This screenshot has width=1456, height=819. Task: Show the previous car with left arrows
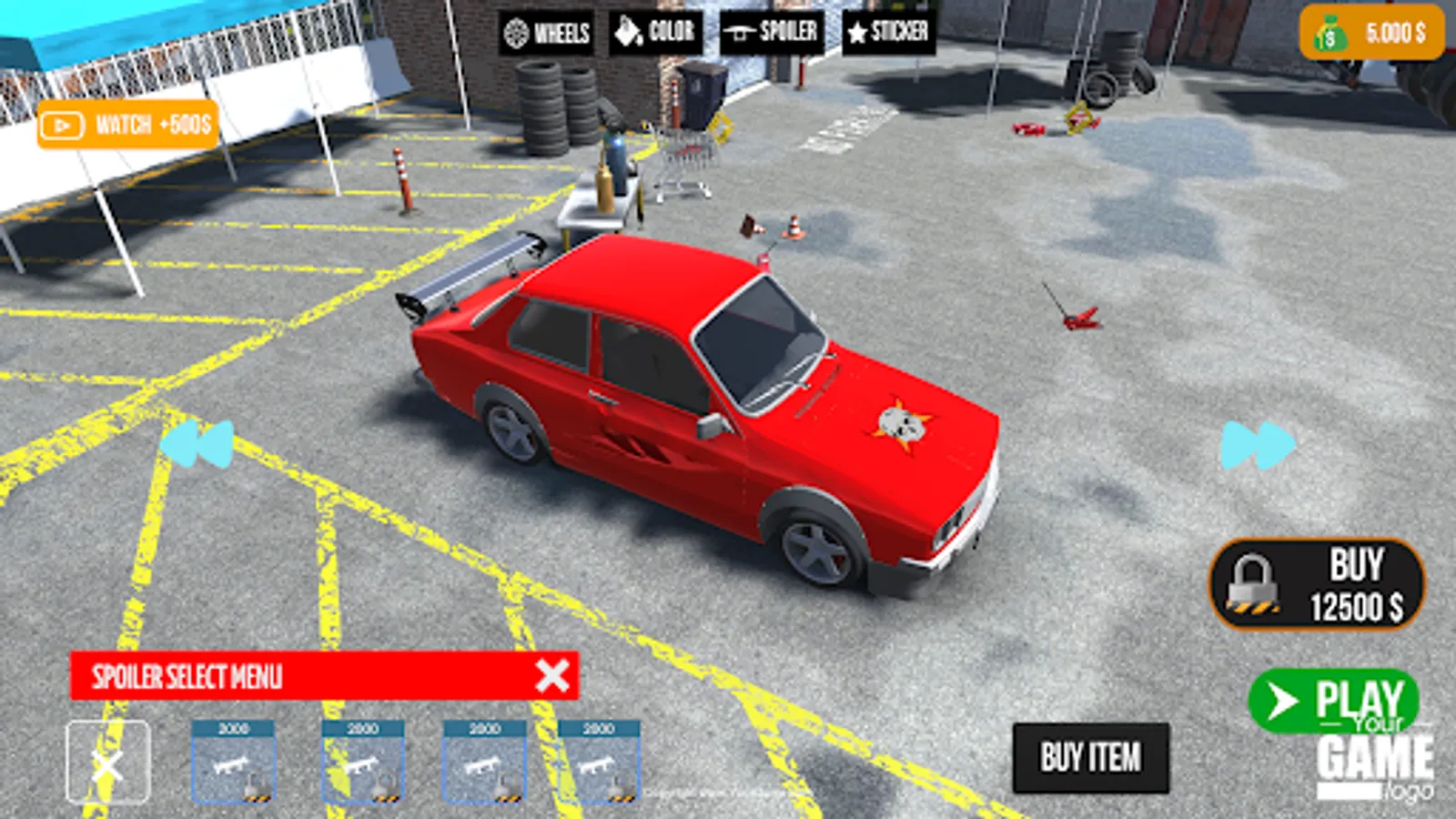(198, 444)
